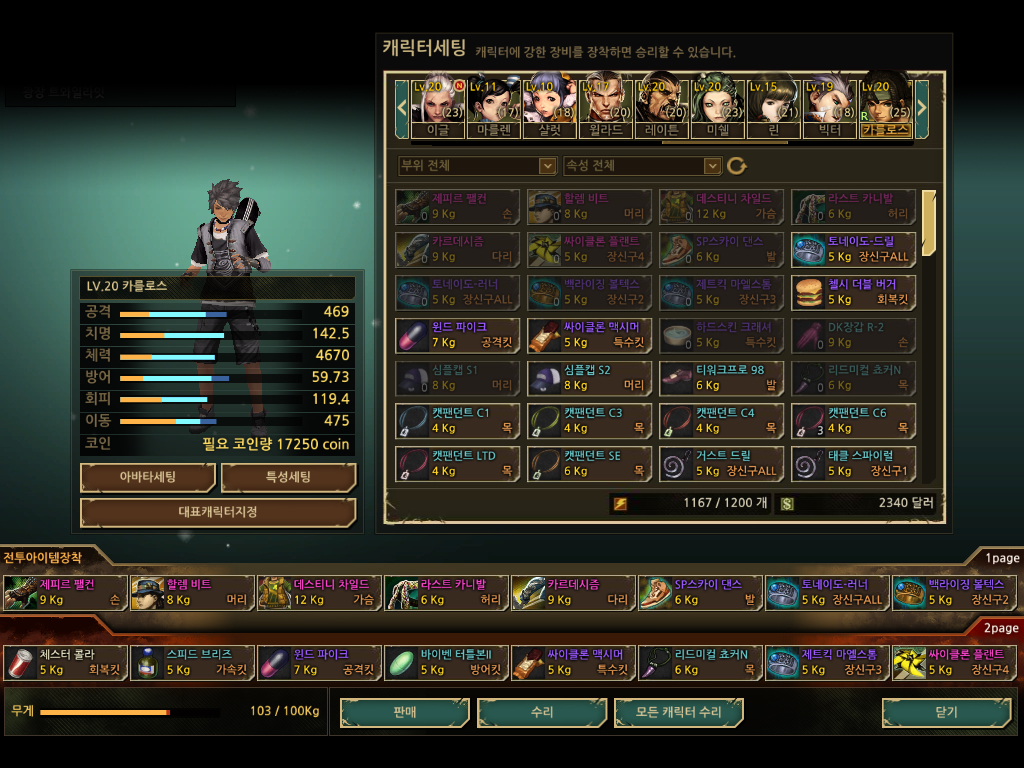Select the 이글 character portrait
Screen dimensions: 1024x768
437,105
